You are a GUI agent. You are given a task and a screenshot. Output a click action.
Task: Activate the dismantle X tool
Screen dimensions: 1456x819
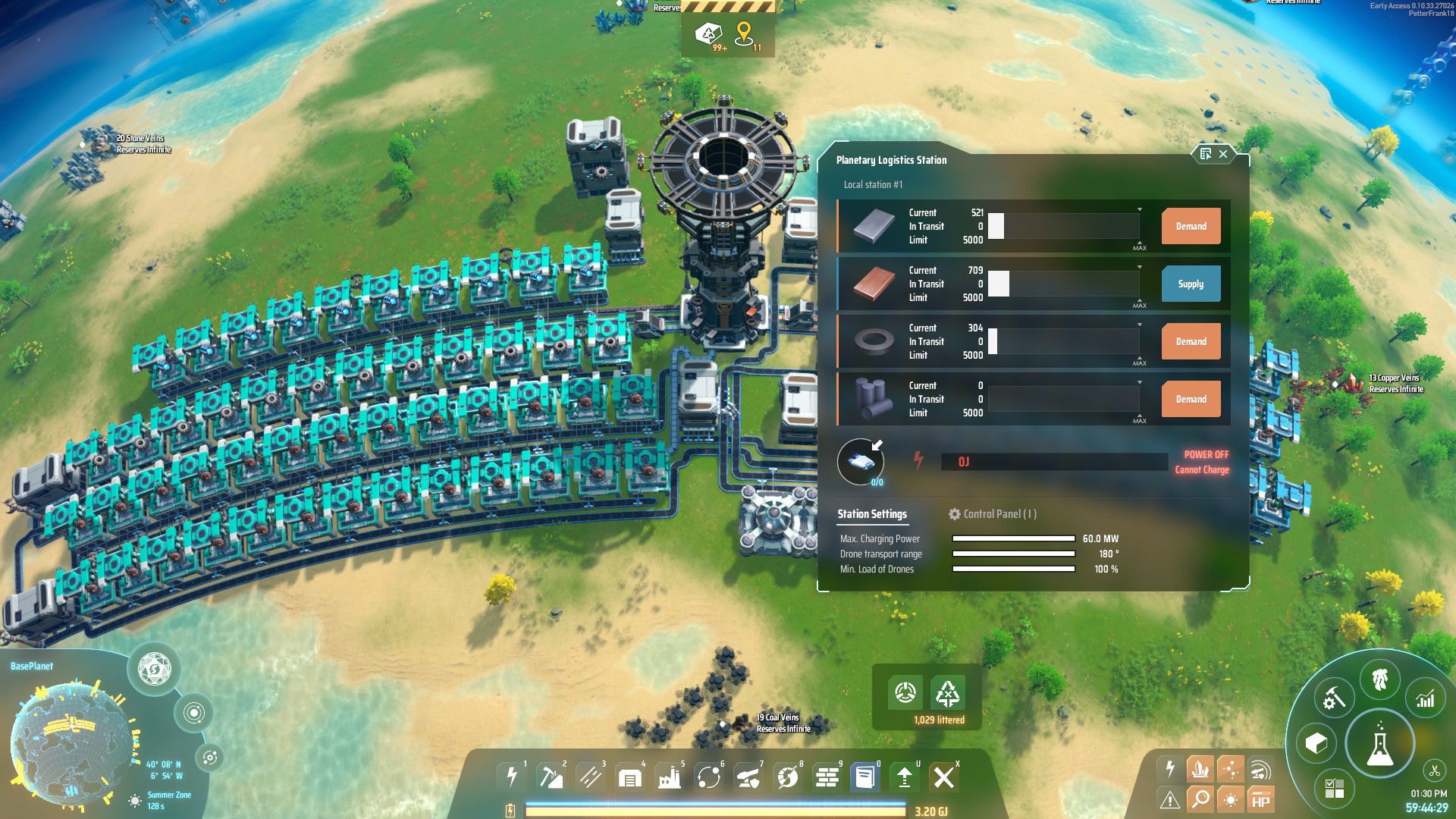[x=943, y=777]
